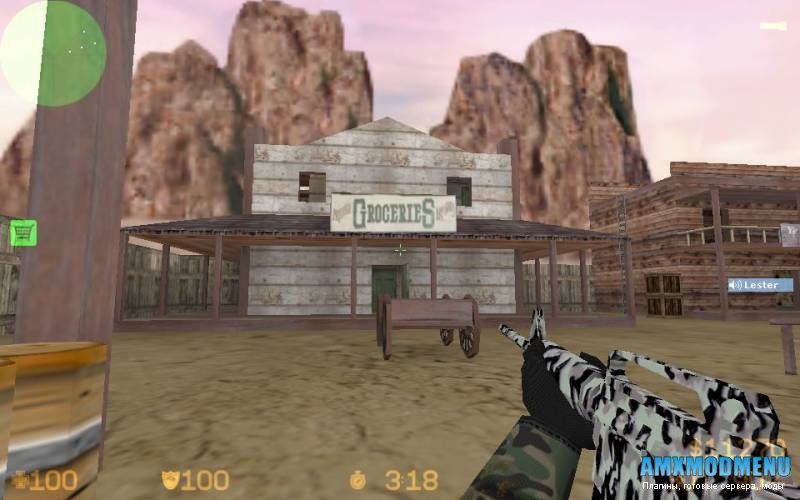800x500 pixels.
Task: Open the AMXMODMENU watermark link
Action: [x=714, y=466]
